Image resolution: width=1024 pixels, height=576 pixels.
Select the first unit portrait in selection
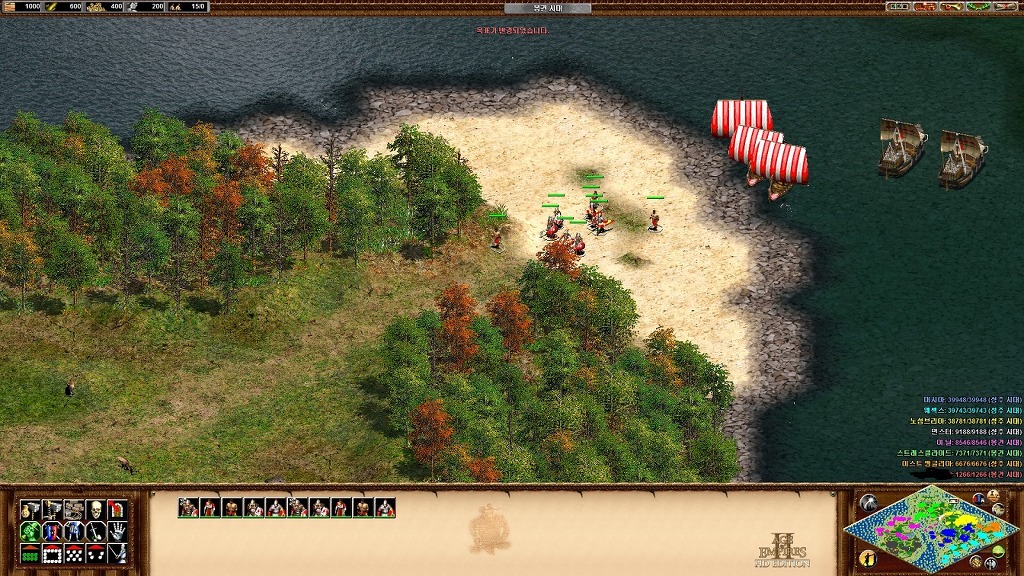(188, 508)
